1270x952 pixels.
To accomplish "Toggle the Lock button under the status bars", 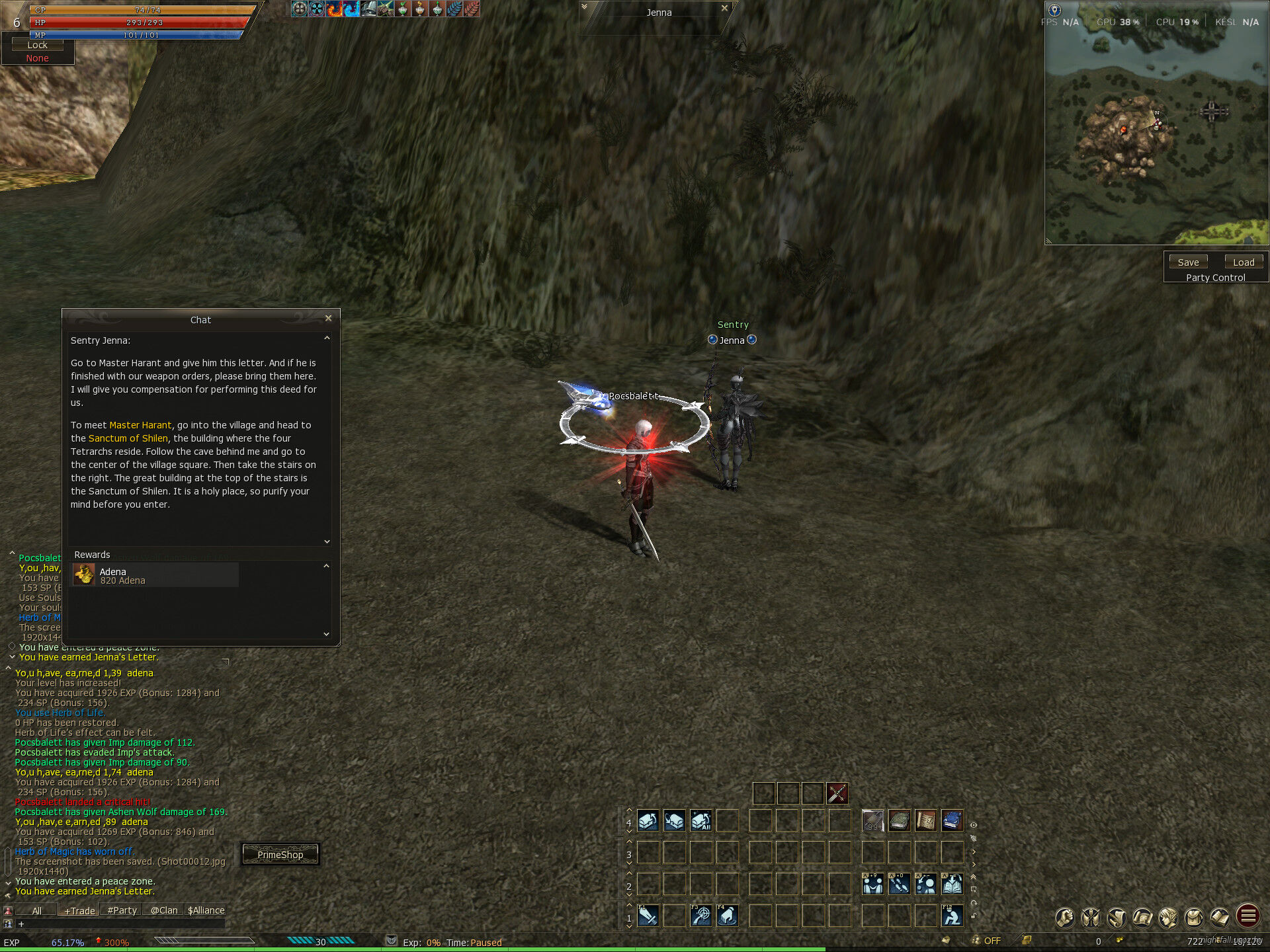I will coord(37,45).
